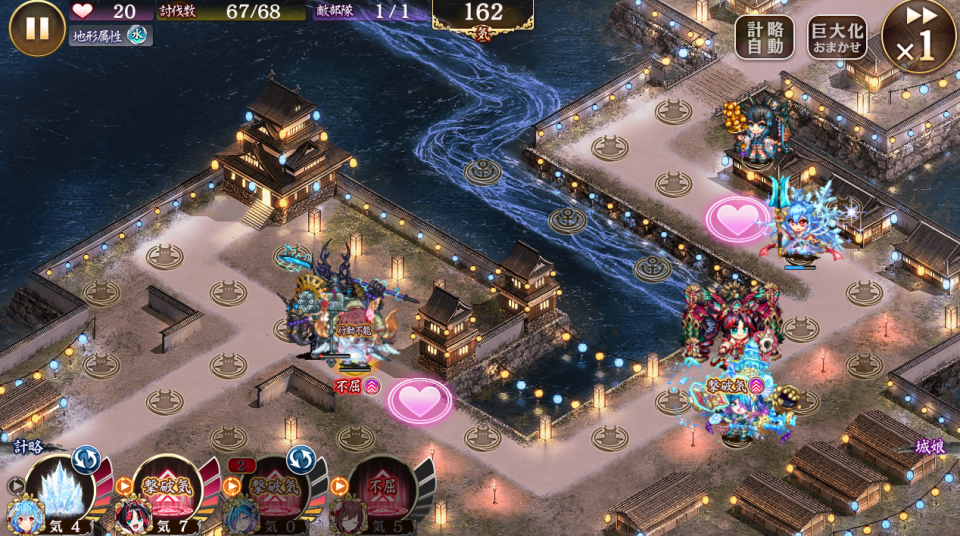The image size is (960, 536).
Task: Toggle the 計略自動 auto-stratagem button
Action: [x=765, y=37]
